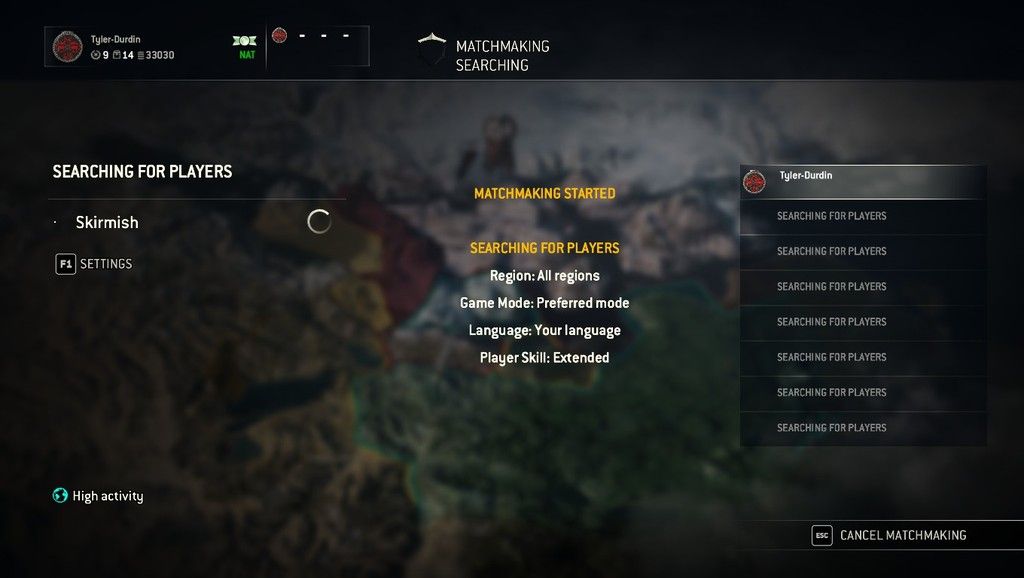The height and width of the screenshot is (578, 1024).
Task: Open matchmaking Settings
Action: (x=94, y=264)
